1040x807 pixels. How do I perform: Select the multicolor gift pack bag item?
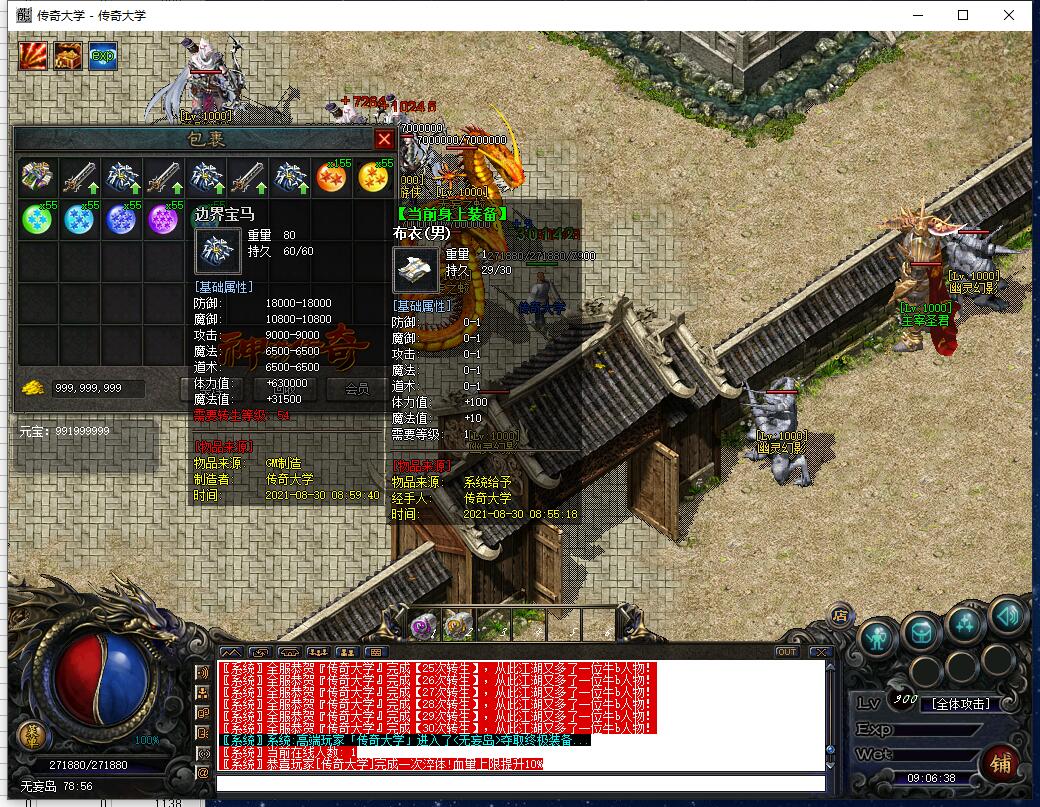(37, 177)
